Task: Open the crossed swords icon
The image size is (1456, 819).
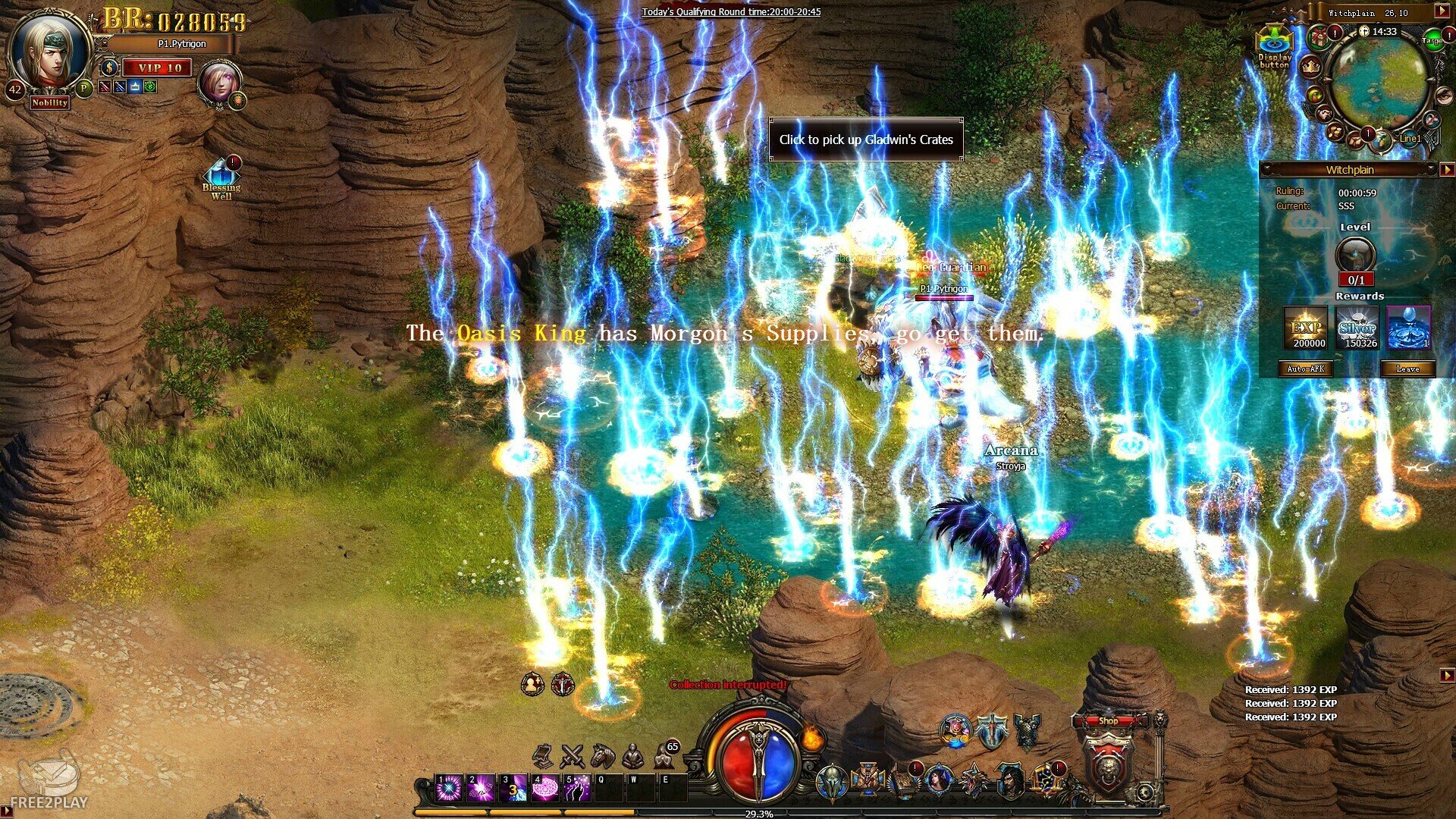Action: point(572,755)
